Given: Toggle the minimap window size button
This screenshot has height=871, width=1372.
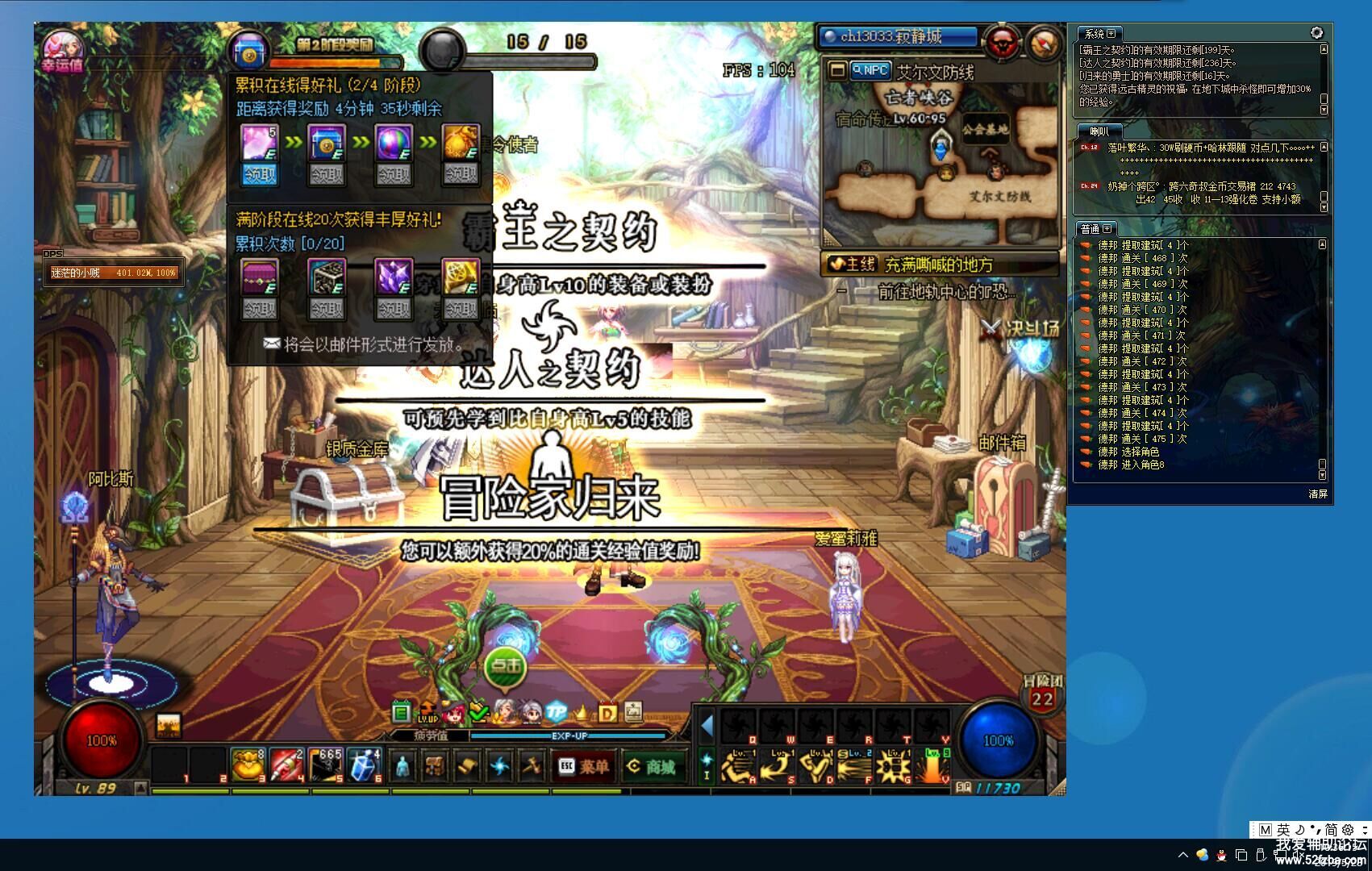Looking at the screenshot, I should (x=837, y=70).
